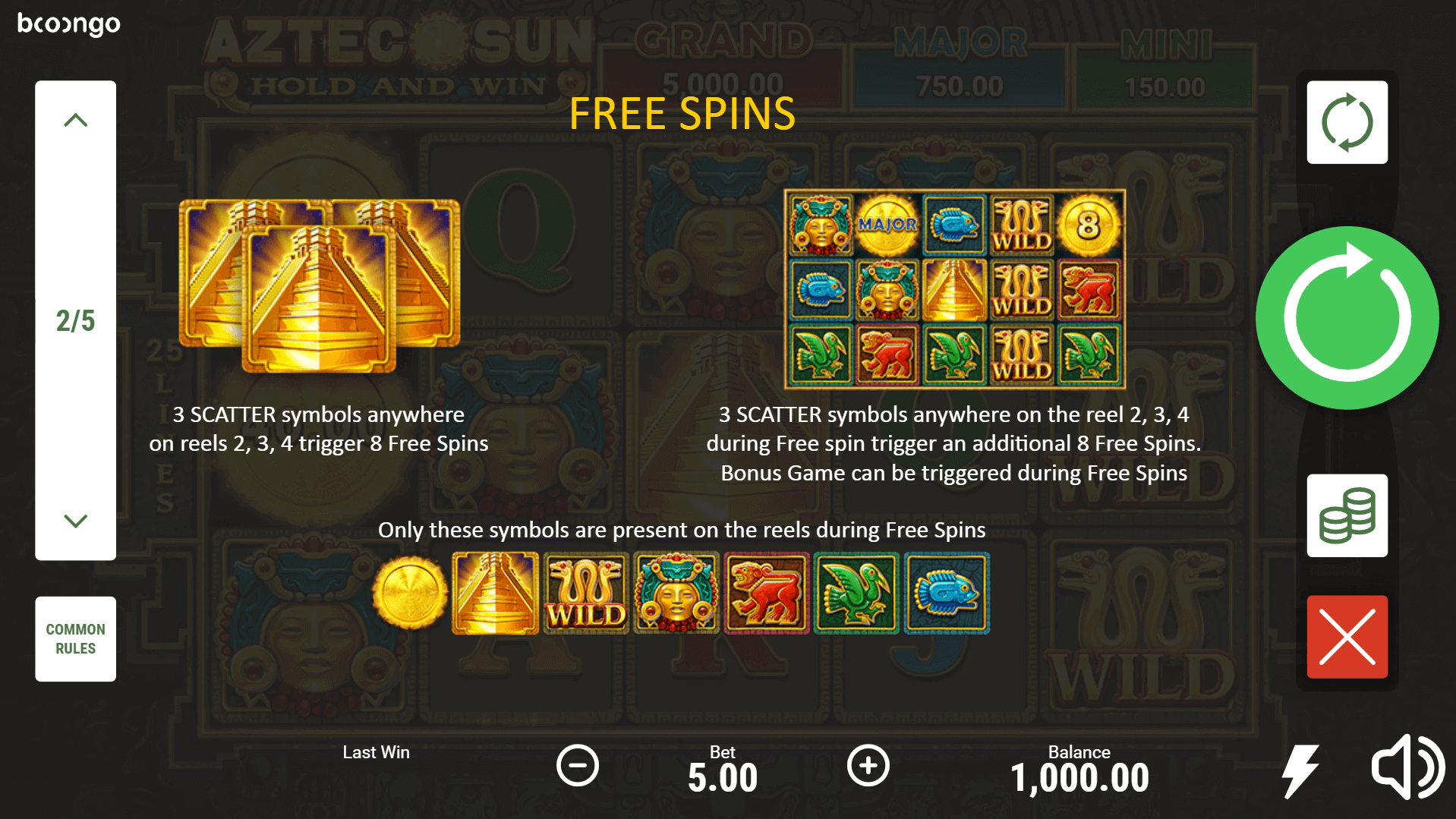Toggle turbo mode with the lightning bolt
Image resolution: width=1456 pixels, height=819 pixels.
1300,770
